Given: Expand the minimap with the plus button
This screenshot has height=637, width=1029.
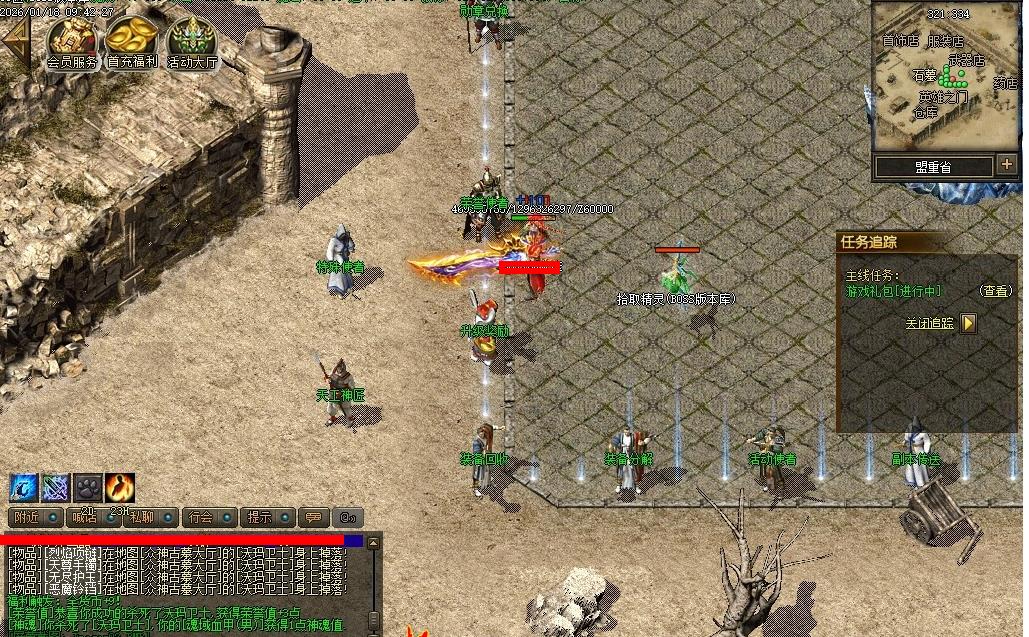Looking at the screenshot, I should click(x=1006, y=165).
